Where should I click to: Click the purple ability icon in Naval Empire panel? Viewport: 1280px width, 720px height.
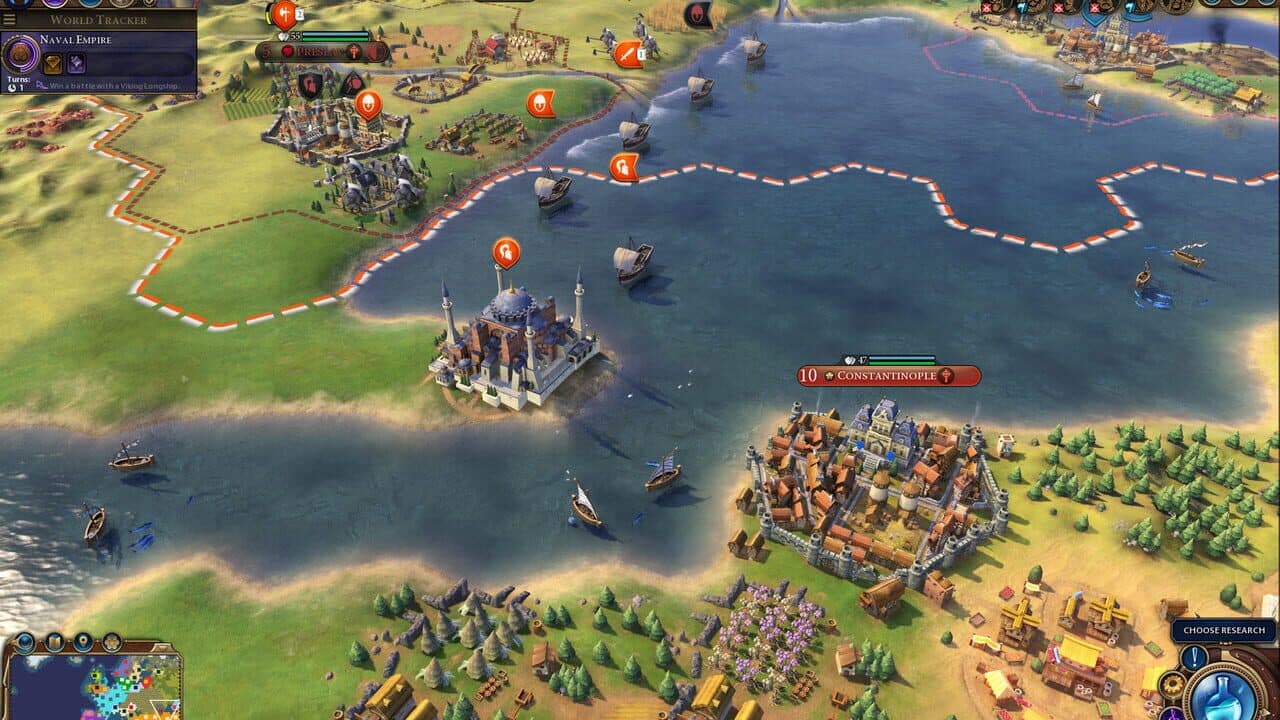click(x=76, y=62)
